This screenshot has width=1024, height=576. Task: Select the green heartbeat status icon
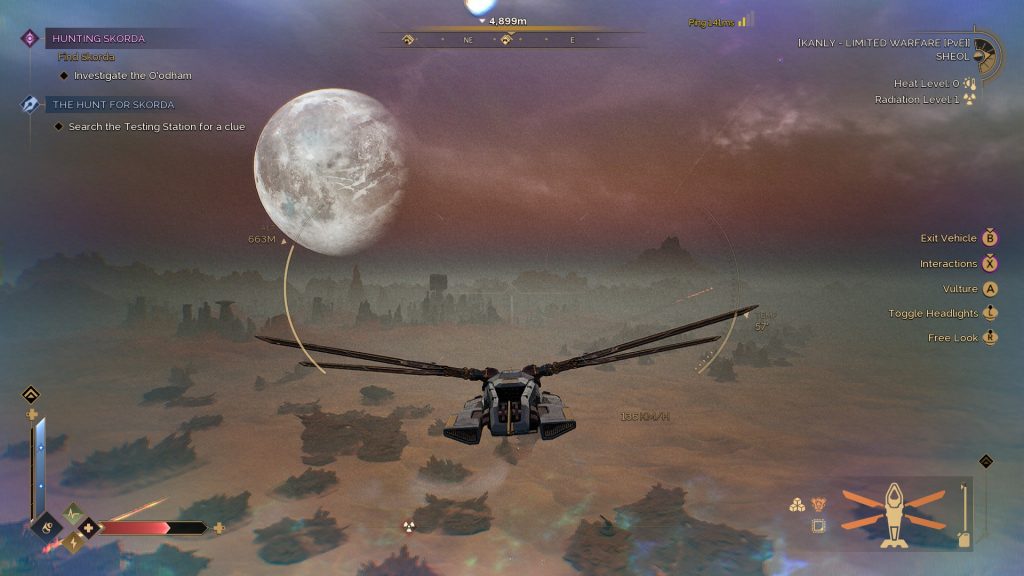(x=73, y=513)
